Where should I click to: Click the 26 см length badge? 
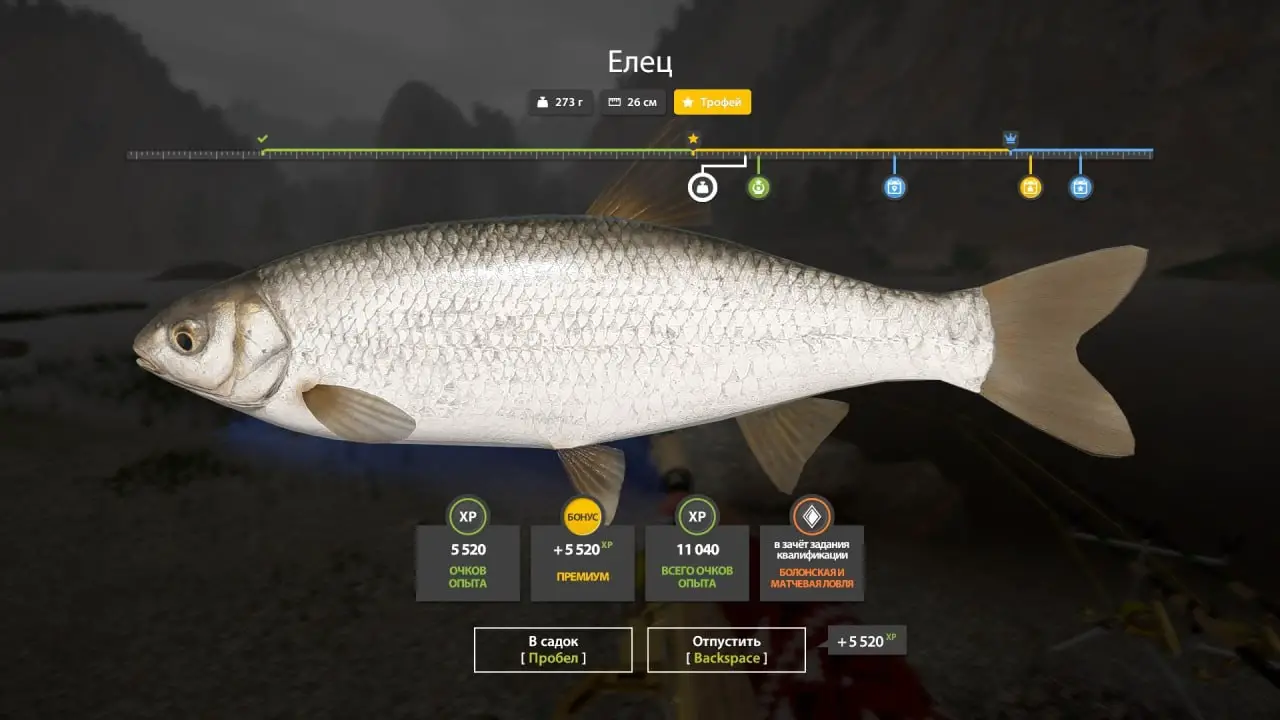coord(633,102)
